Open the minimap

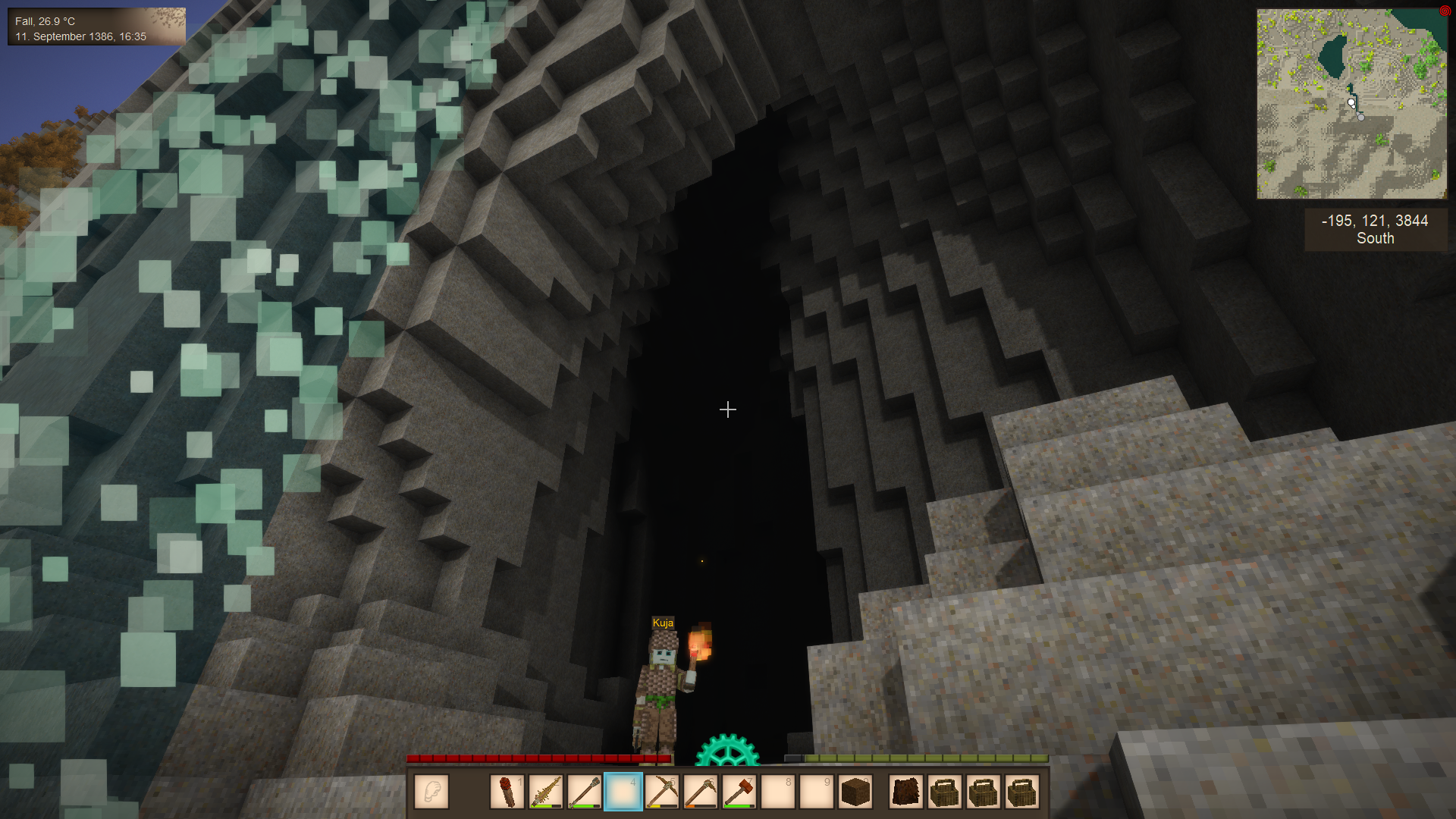1351,104
